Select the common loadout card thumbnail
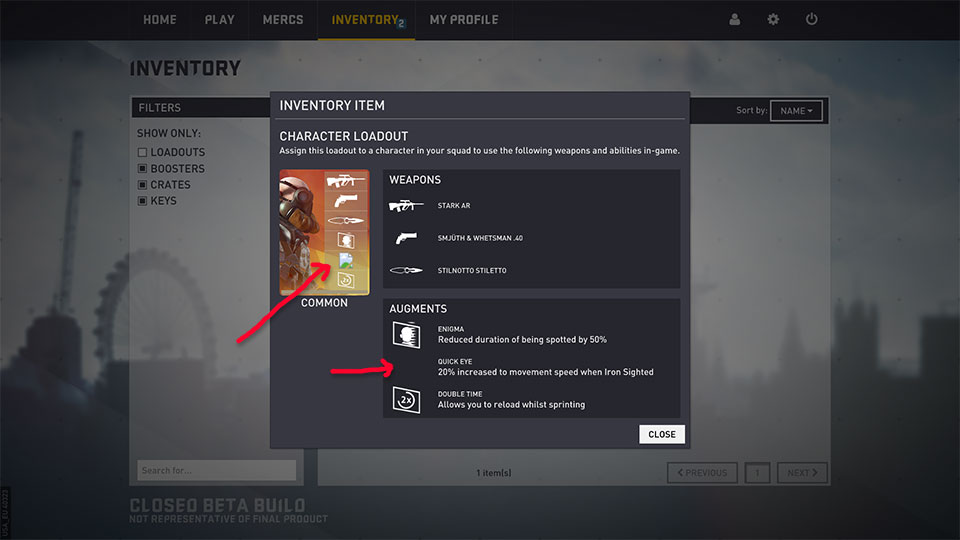 pyautogui.click(x=324, y=232)
